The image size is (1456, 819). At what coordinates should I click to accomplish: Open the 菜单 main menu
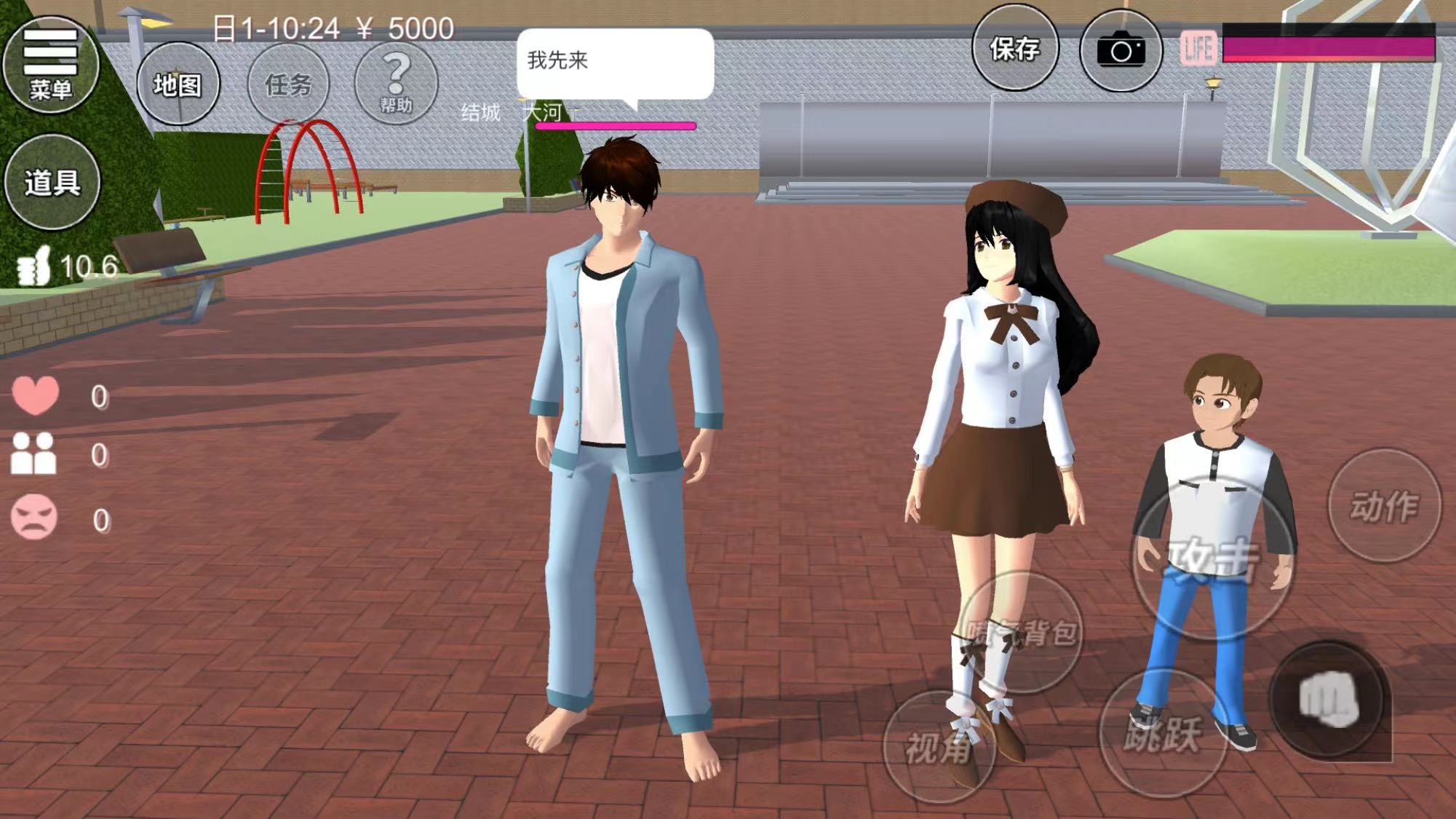coord(51,66)
